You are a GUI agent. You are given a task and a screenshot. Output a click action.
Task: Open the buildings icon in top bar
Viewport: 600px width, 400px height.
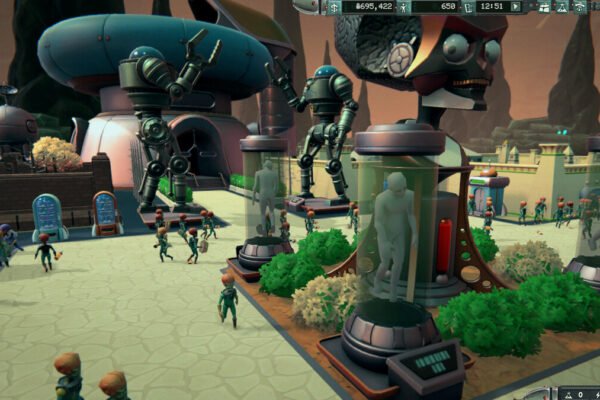(x=543, y=7)
